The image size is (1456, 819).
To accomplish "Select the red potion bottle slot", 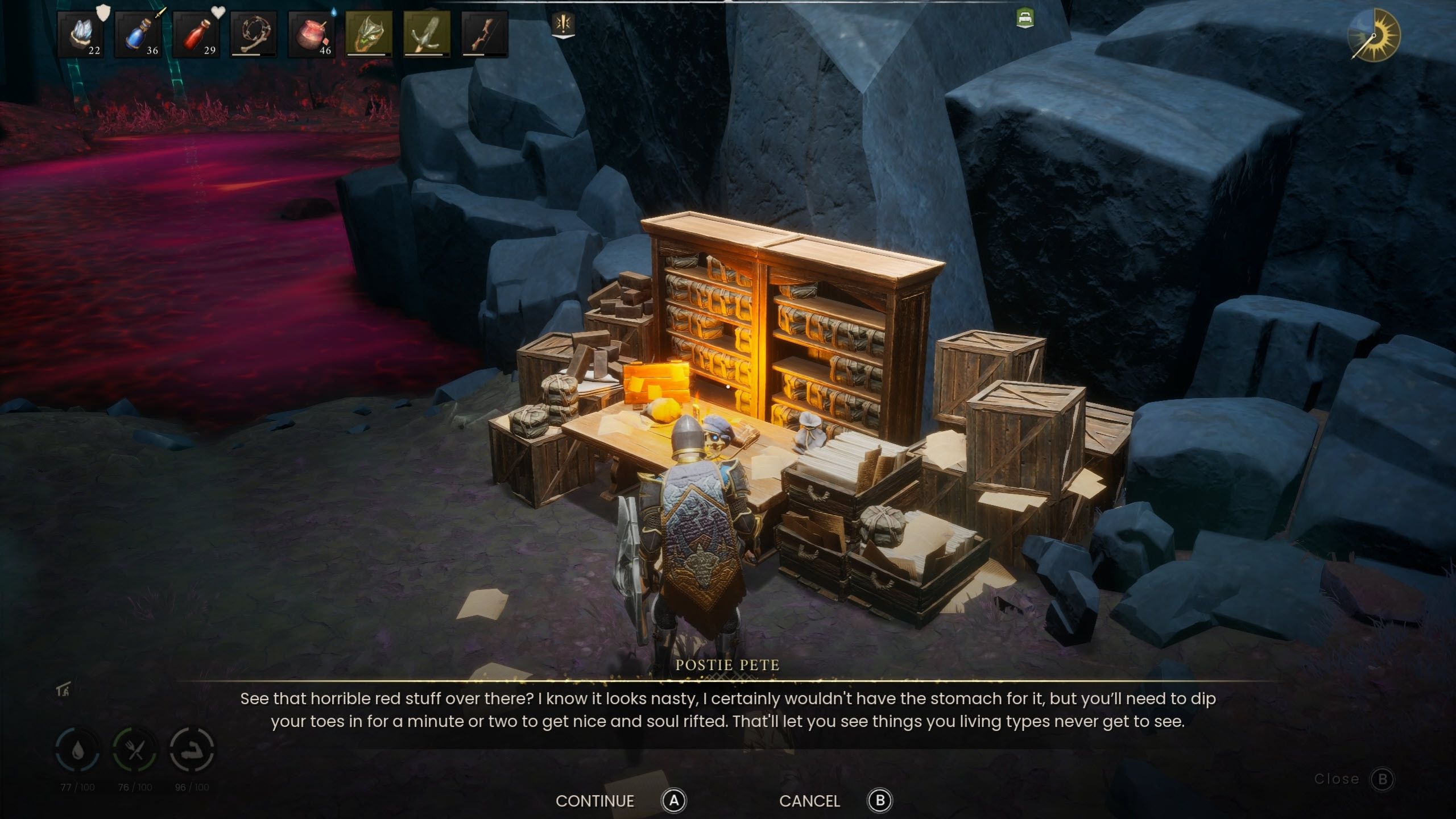I will pyautogui.click(x=196, y=35).
